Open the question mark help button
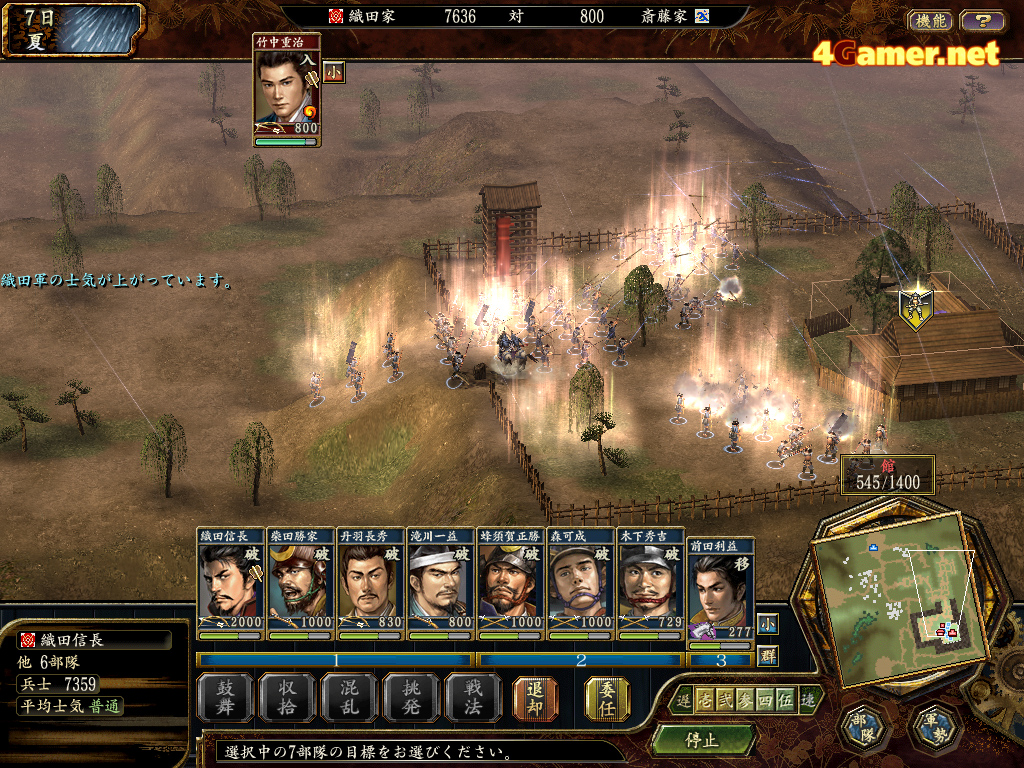The image size is (1024, 768). click(982, 20)
